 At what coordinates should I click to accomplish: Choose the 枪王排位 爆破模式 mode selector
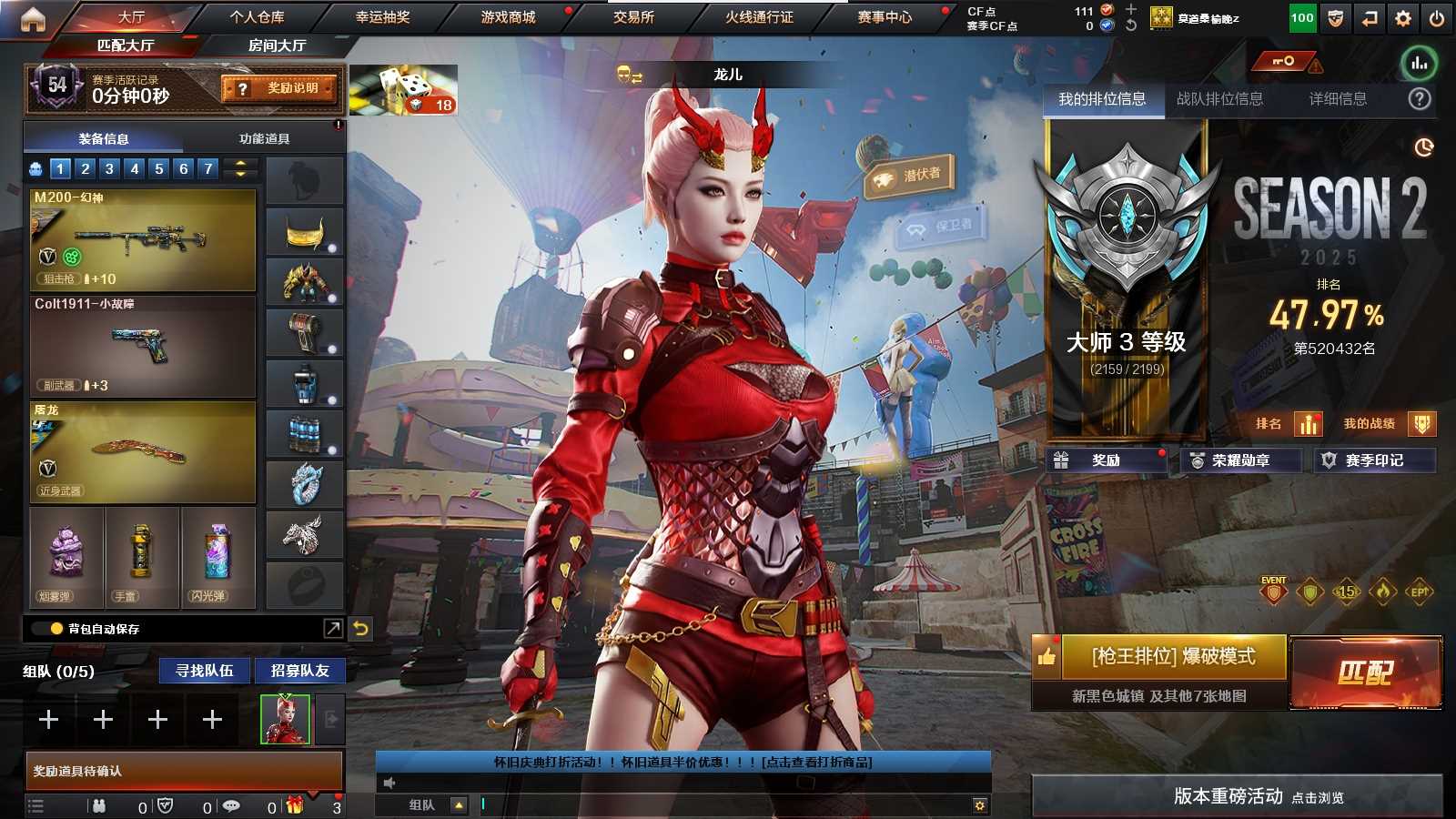(1173, 656)
